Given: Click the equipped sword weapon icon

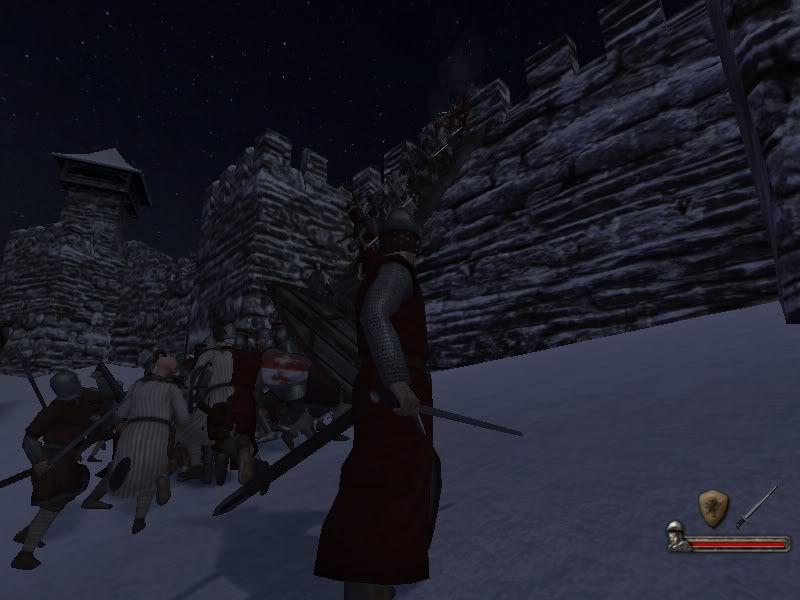Looking at the screenshot, I should coord(757,505).
